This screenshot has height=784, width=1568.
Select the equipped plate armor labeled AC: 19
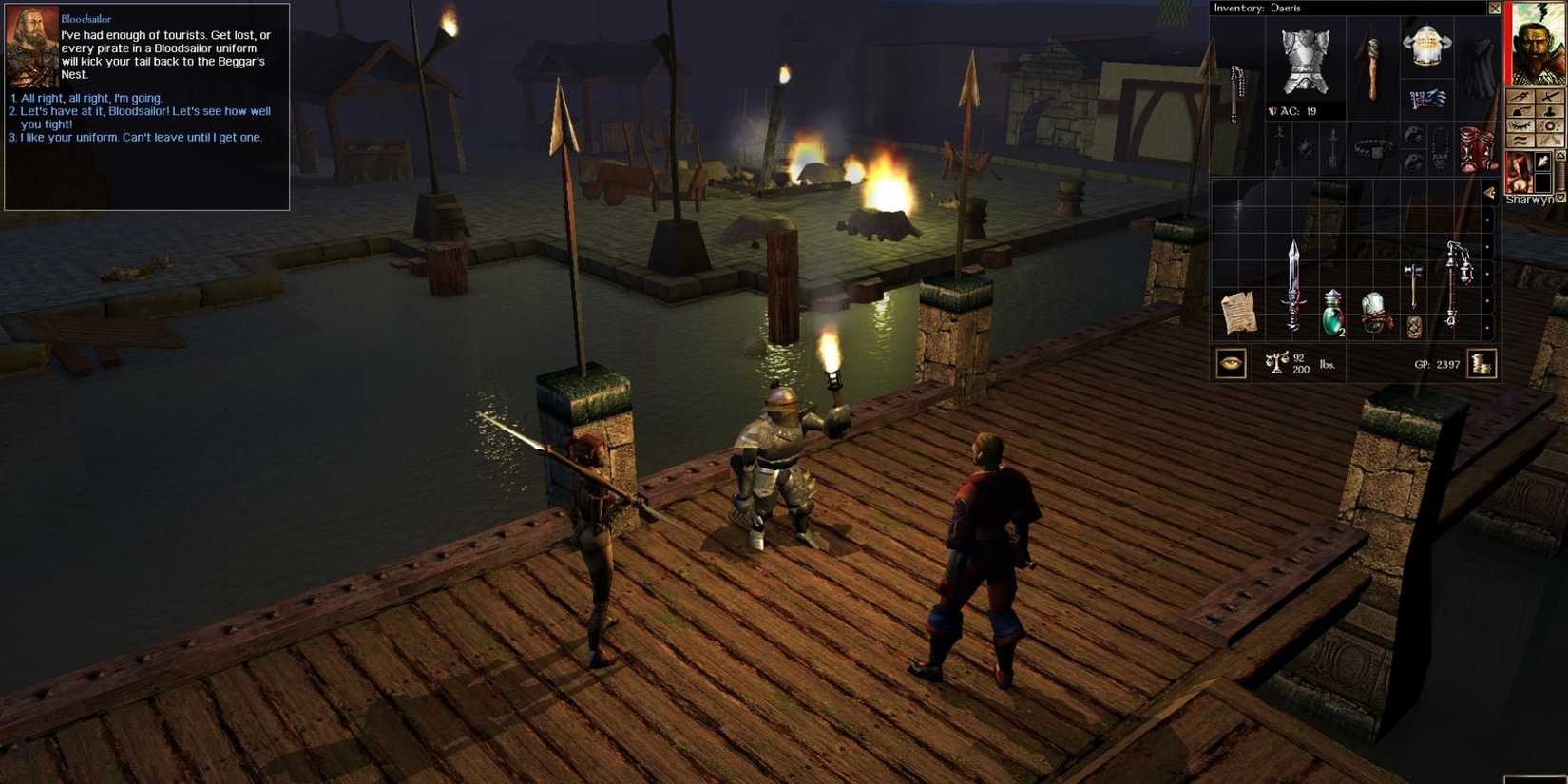1305,62
